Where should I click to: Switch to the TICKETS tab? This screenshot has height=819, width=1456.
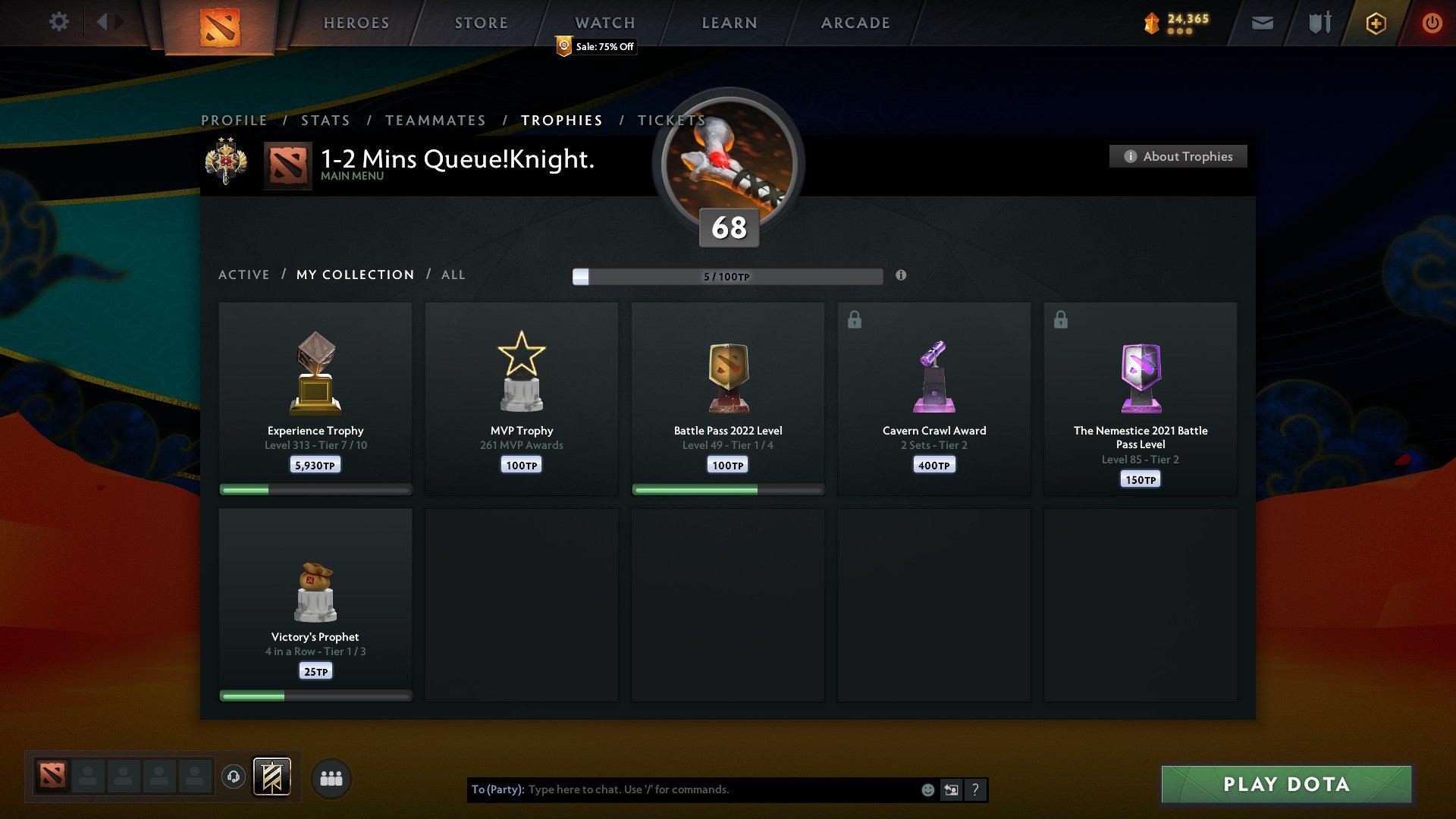[x=671, y=120]
